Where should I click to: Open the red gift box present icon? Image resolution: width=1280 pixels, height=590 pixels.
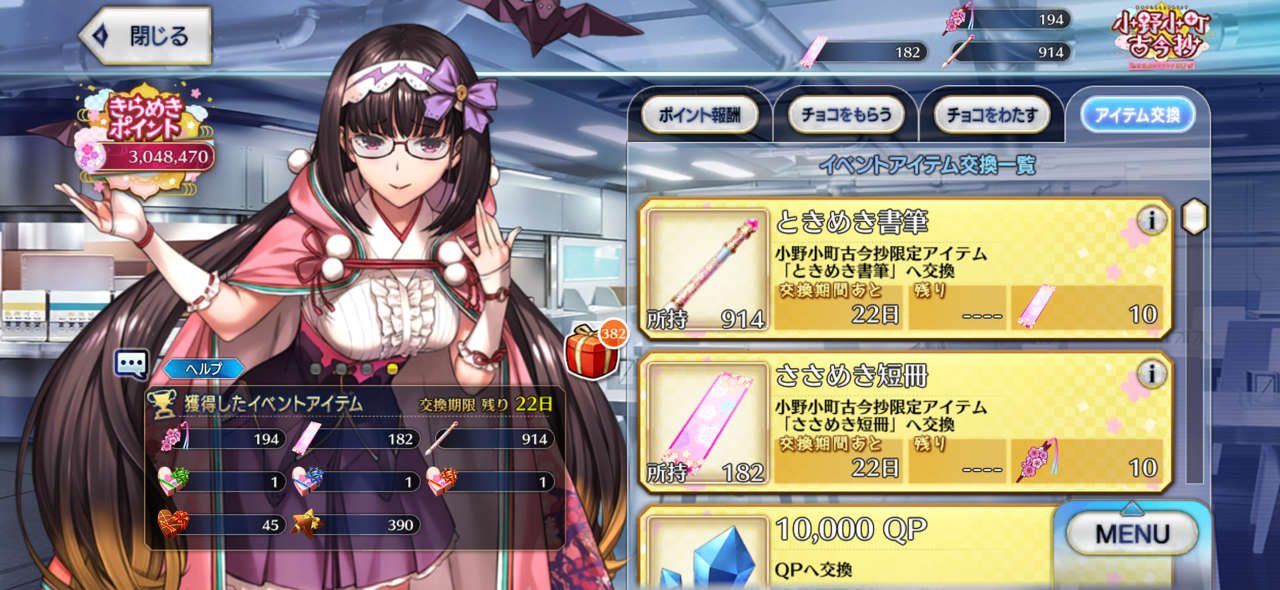click(591, 351)
